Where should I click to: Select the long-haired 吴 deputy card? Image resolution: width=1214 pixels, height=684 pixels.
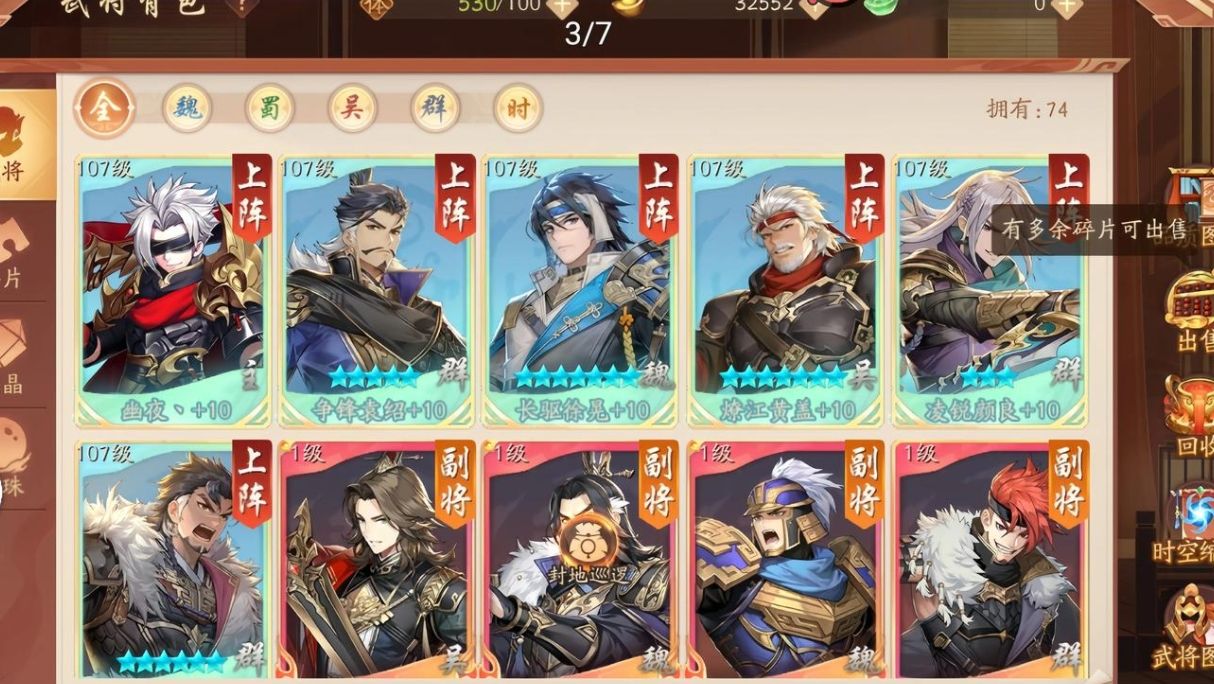[x=376, y=560]
